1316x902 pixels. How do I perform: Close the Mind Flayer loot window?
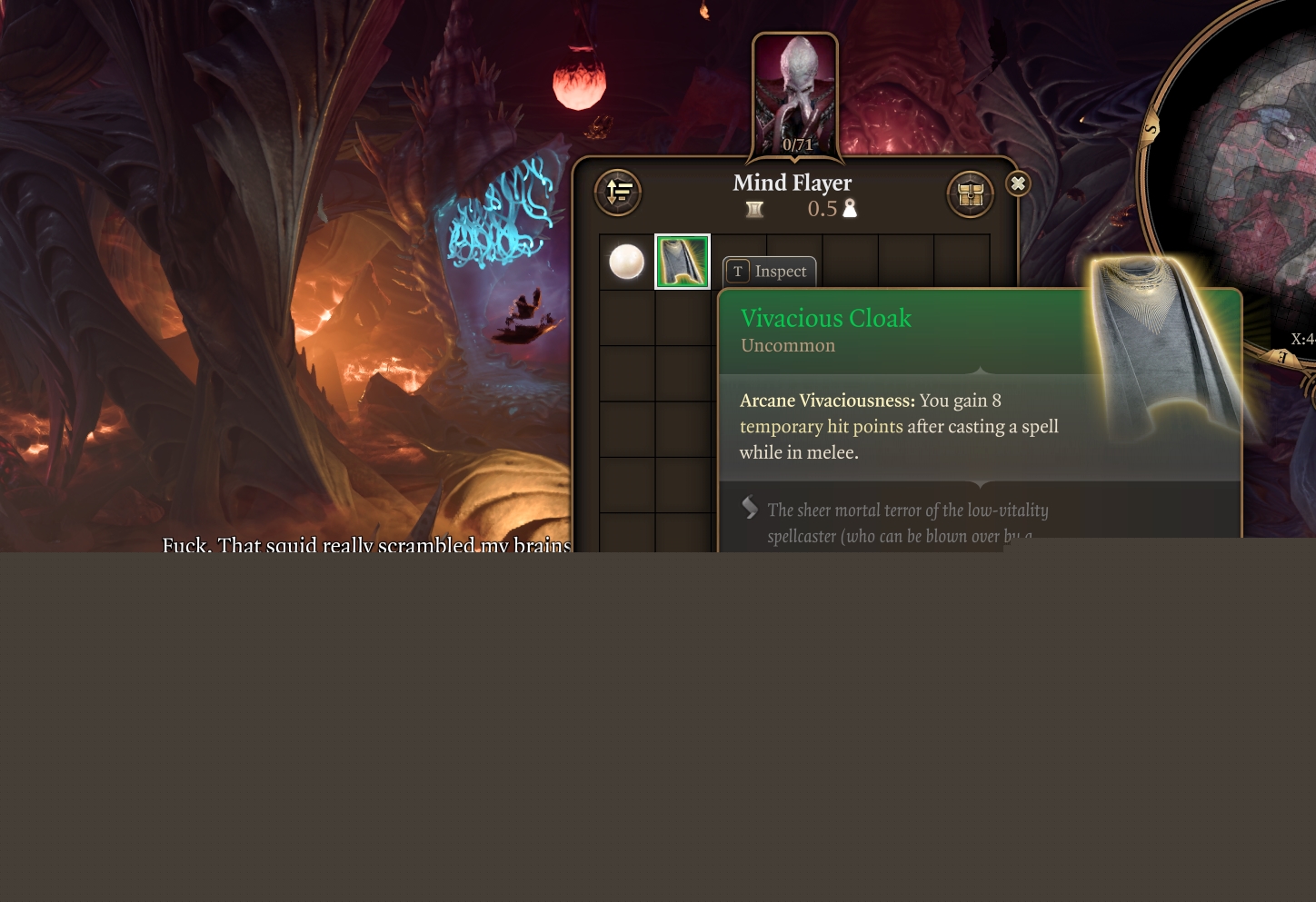[x=1018, y=183]
